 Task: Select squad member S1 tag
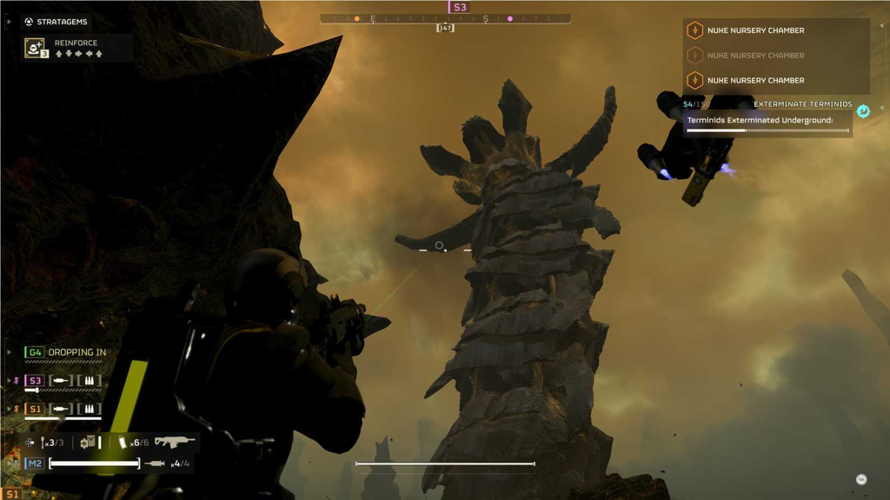(x=35, y=409)
